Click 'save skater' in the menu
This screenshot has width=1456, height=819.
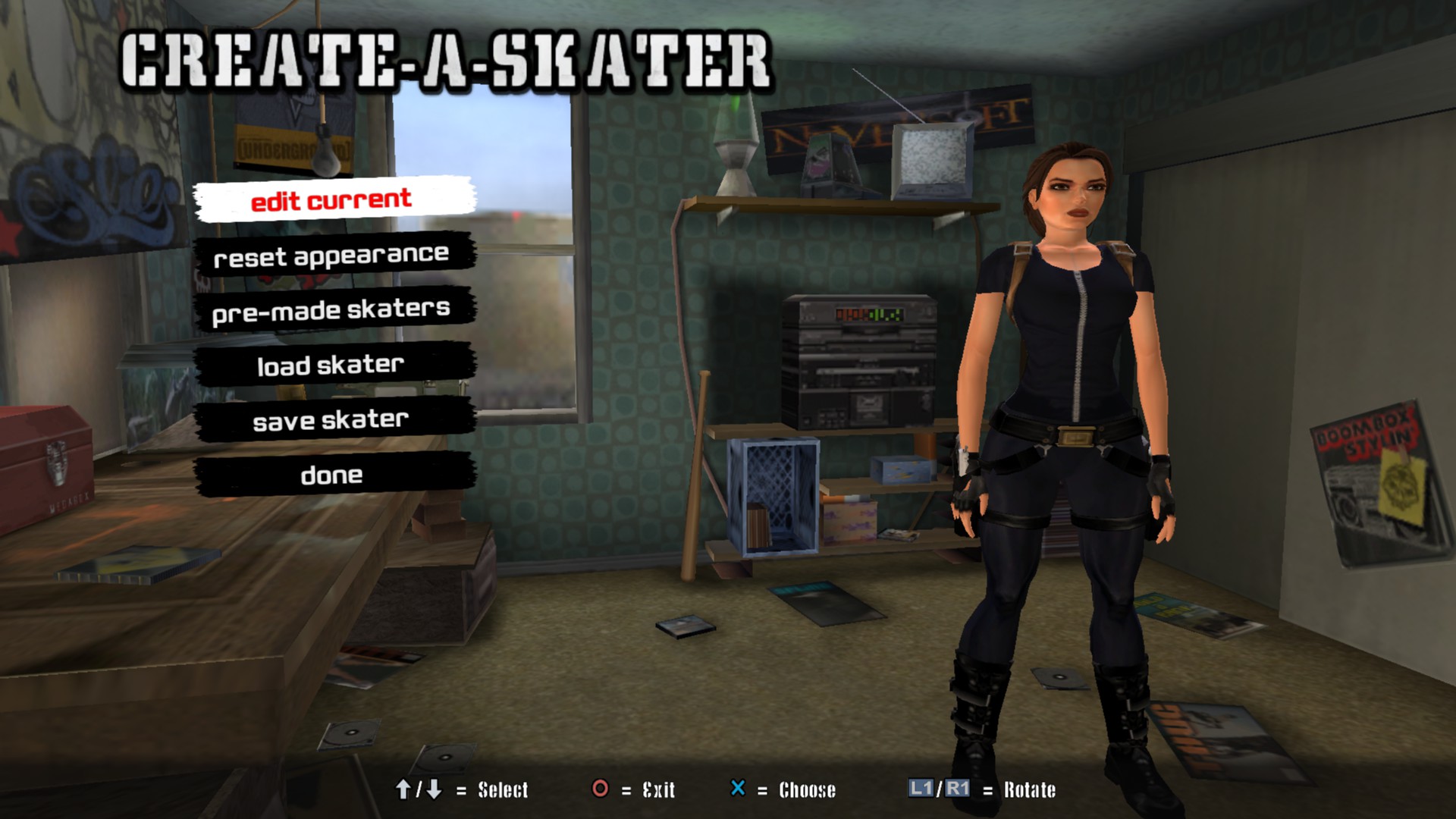[332, 420]
